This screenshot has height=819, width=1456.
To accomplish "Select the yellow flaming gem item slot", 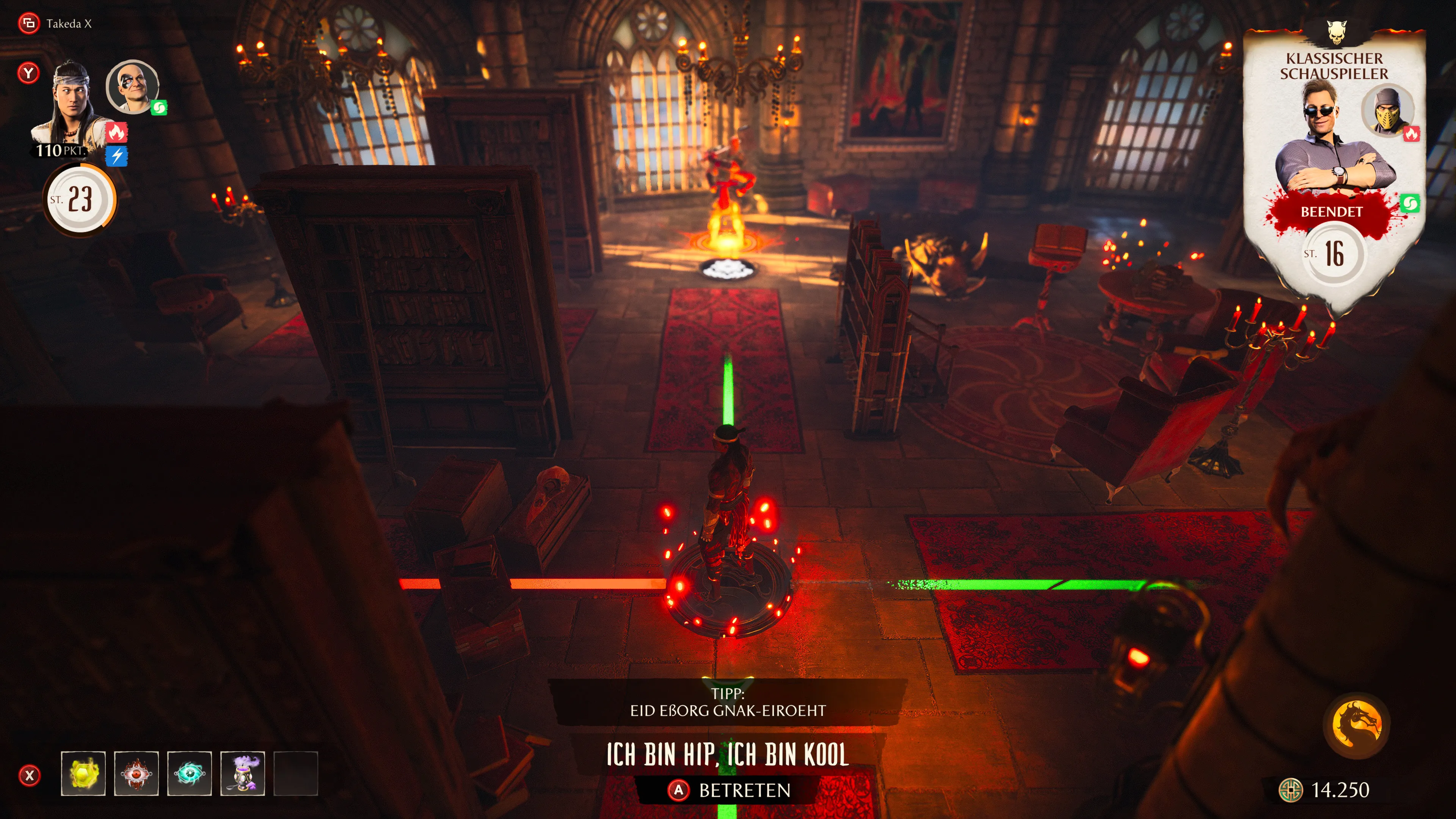I will pos(83,773).
